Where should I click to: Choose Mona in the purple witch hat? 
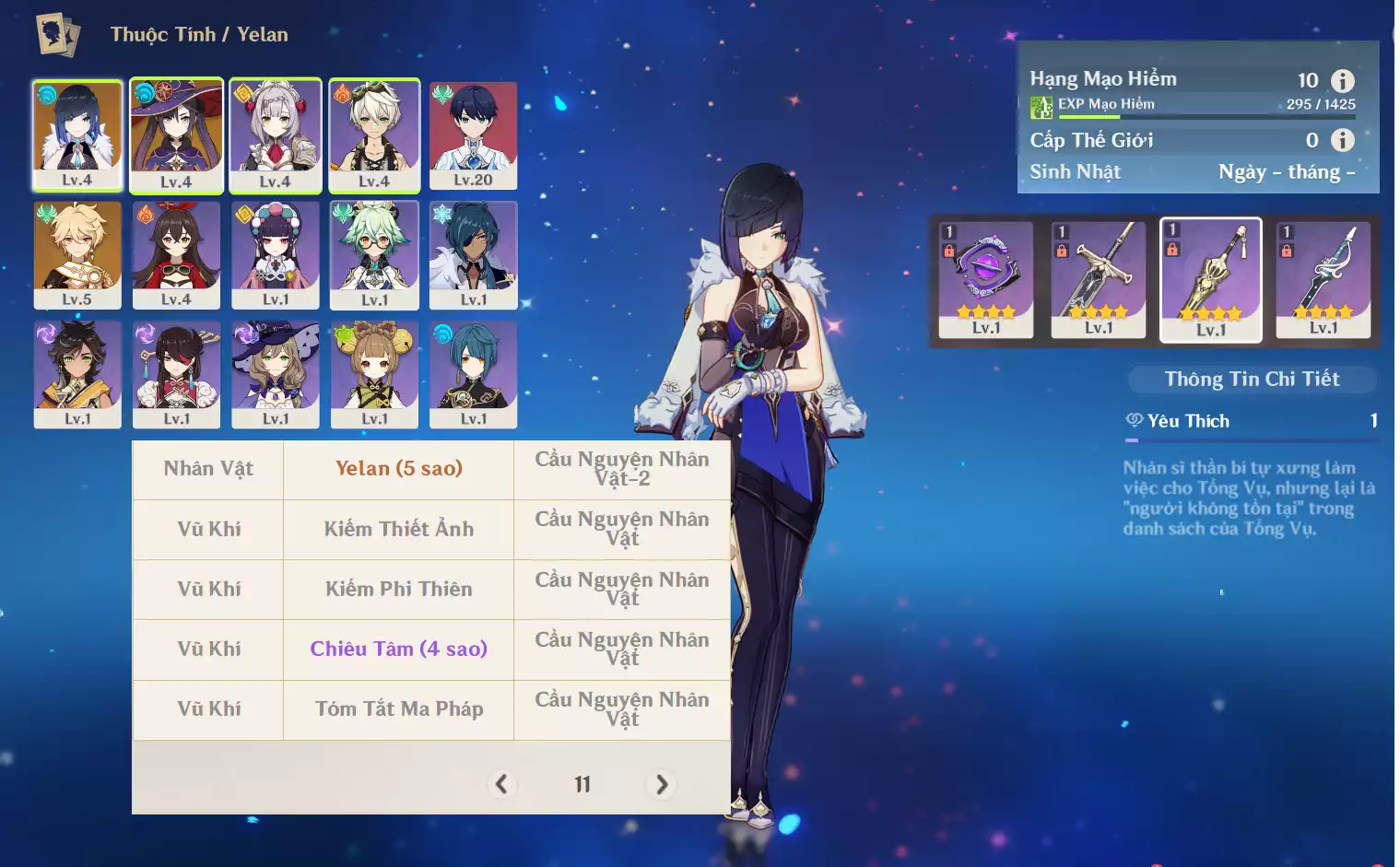(x=176, y=135)
